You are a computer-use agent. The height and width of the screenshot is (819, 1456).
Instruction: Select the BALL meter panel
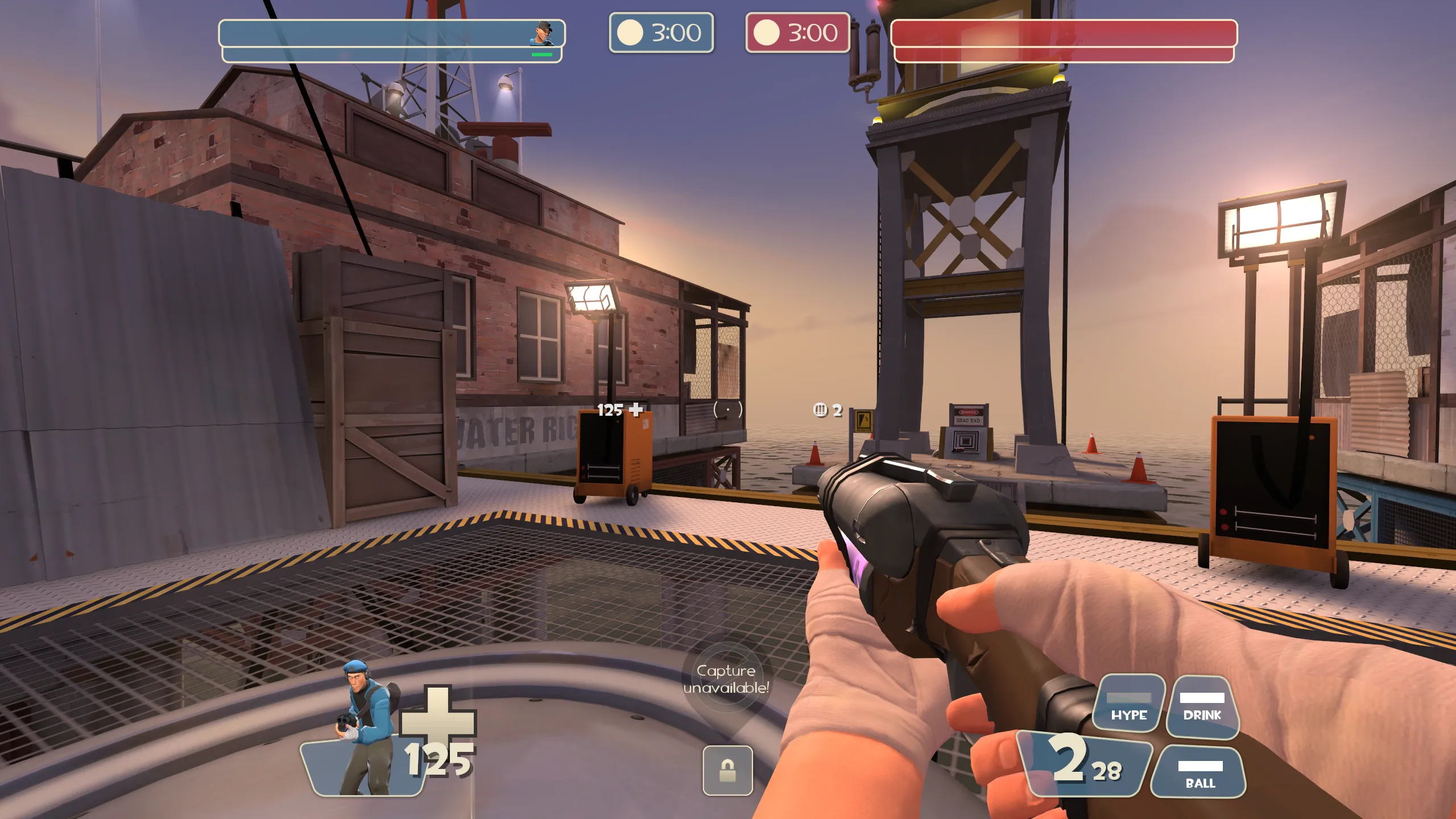(1199, 773)
